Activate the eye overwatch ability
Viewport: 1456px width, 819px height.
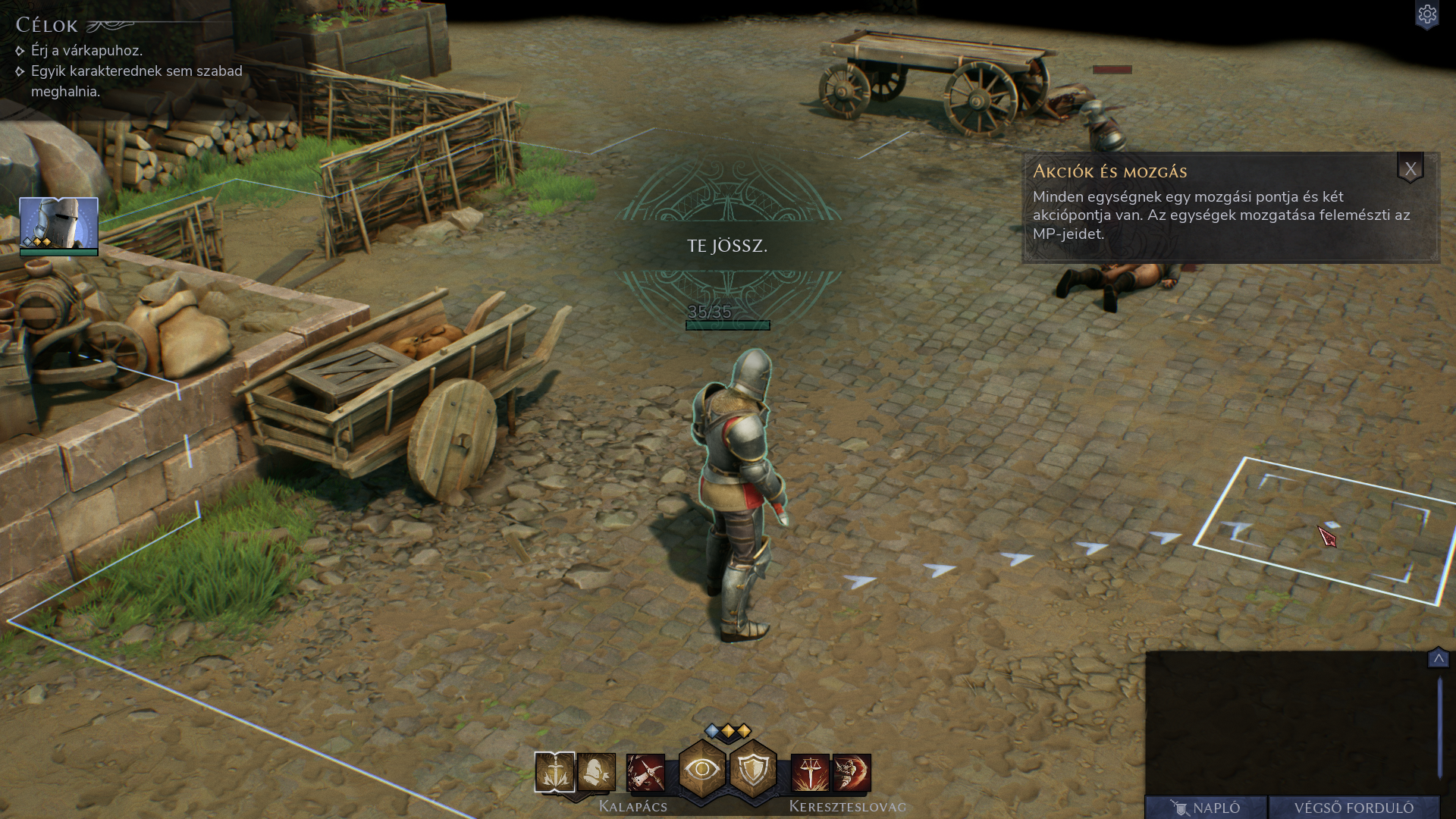(702, 770)
